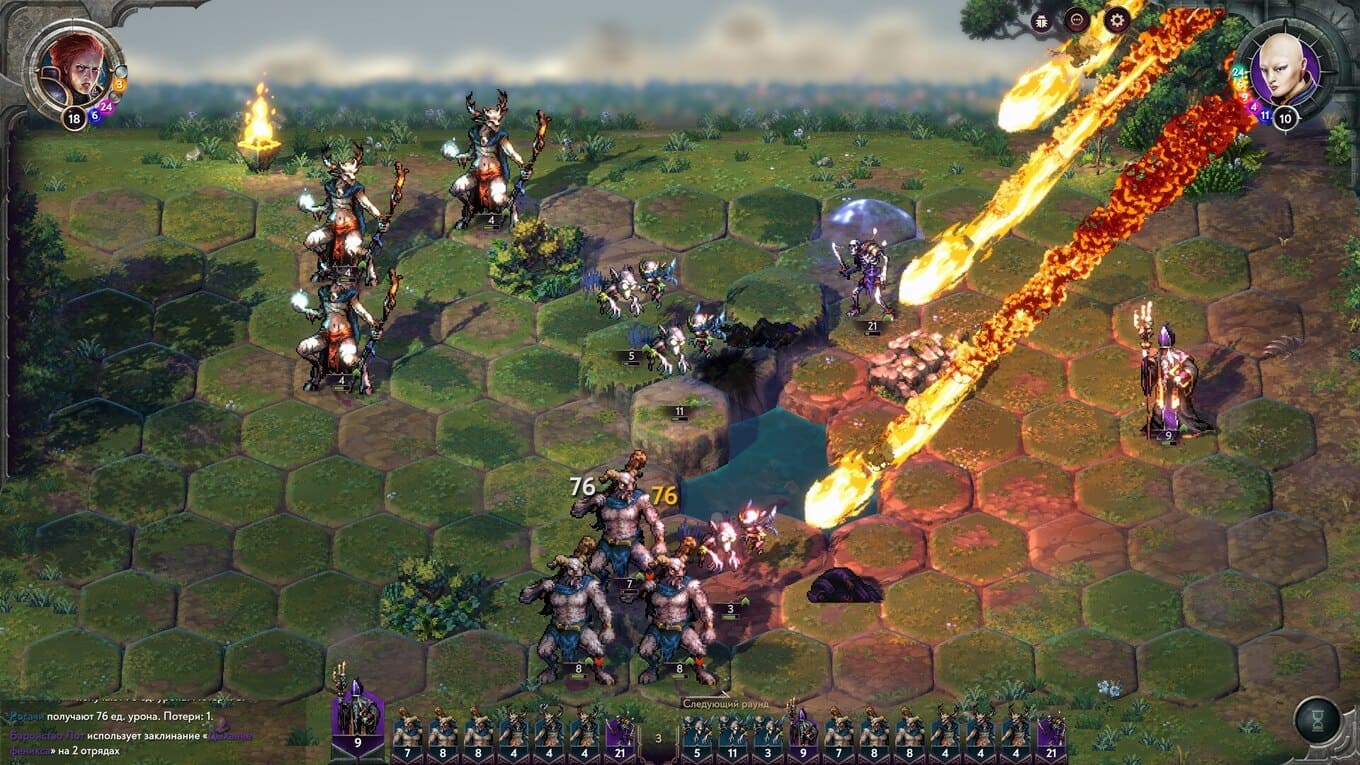The width and height of the screenshot is (1360, 765).
Task: Open the gear settings button
Action: [1116, 19]
